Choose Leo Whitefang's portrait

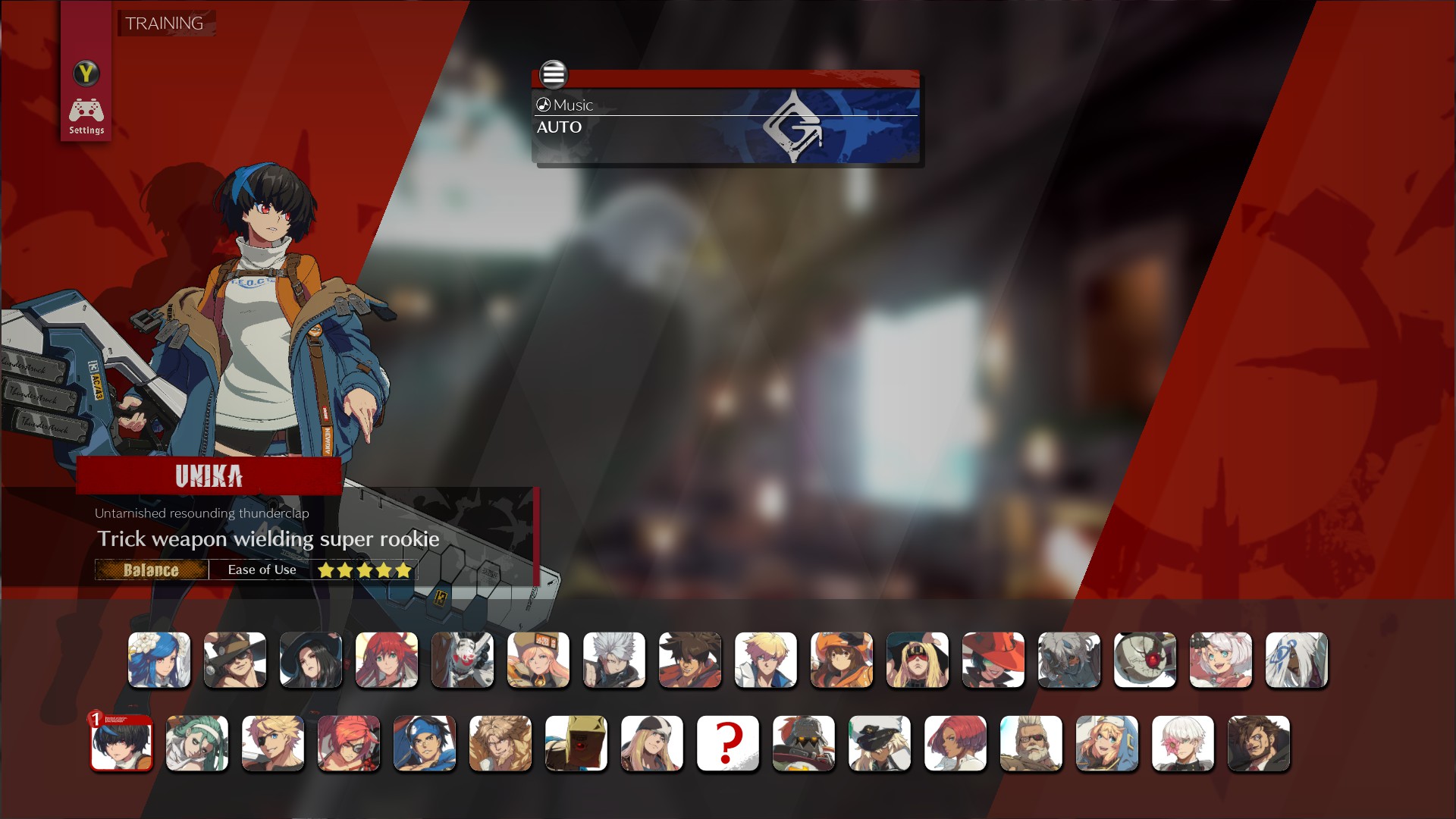500,744
